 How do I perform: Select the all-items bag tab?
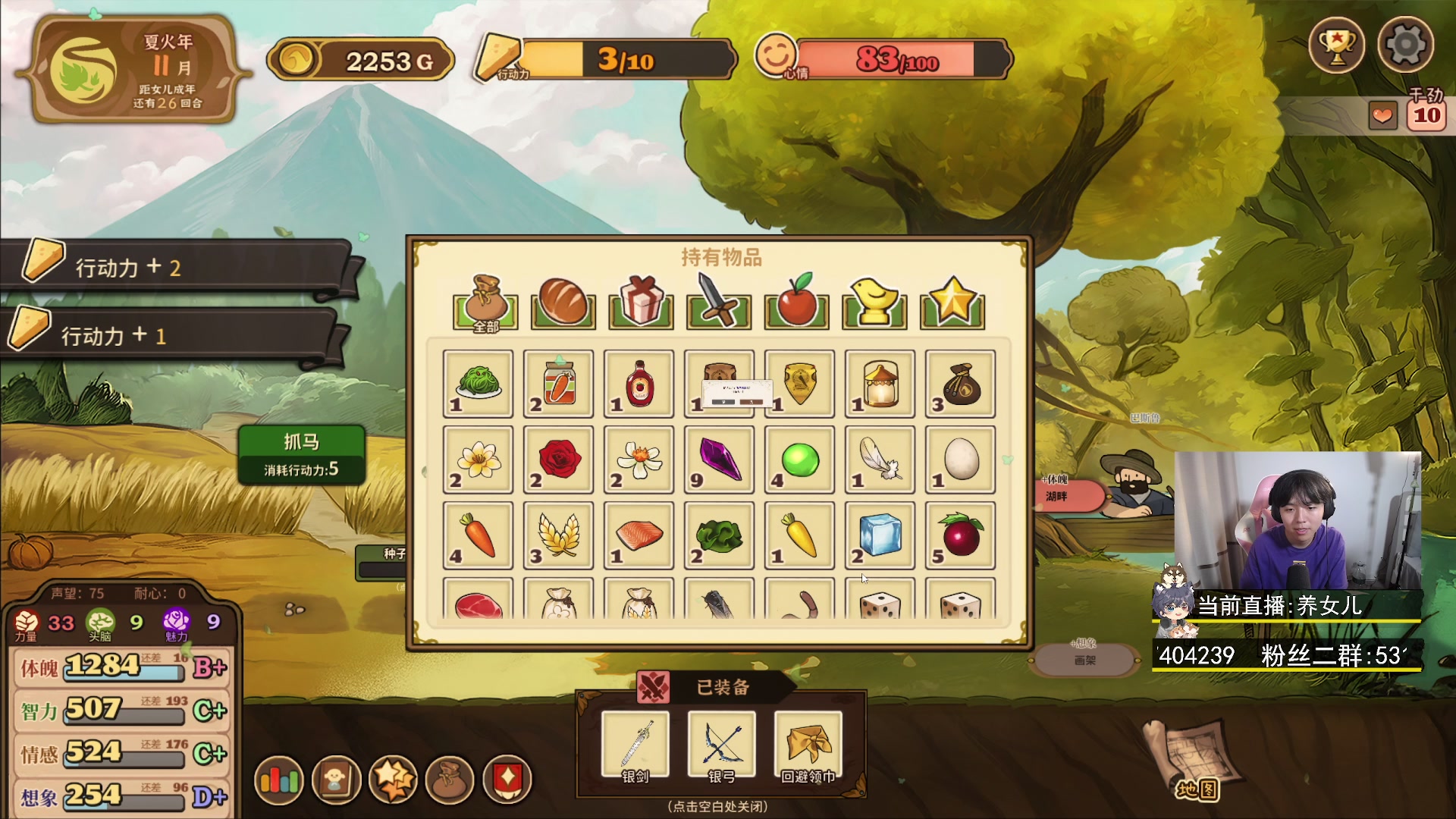485,303
